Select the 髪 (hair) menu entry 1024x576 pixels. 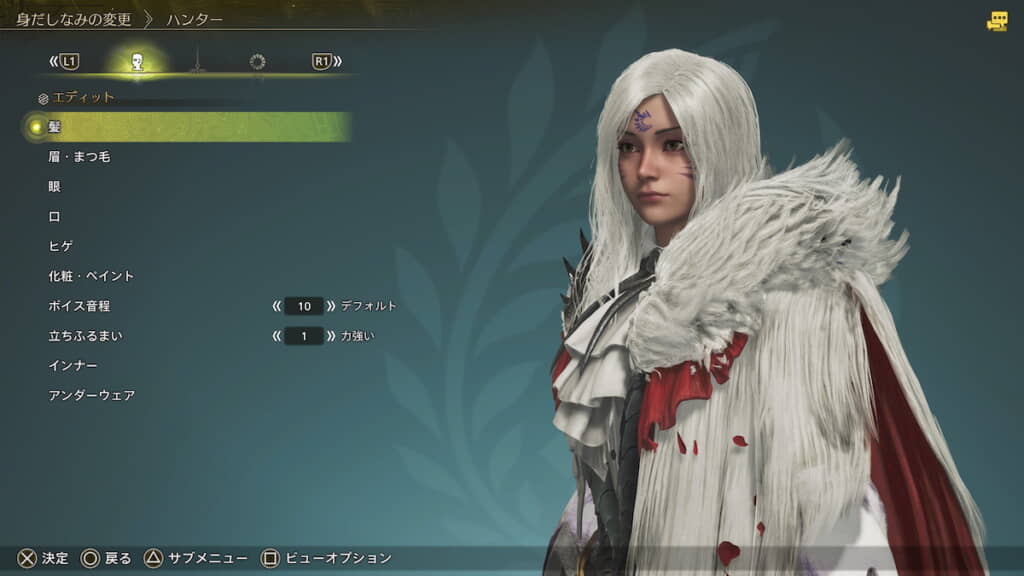pos(54,127)
